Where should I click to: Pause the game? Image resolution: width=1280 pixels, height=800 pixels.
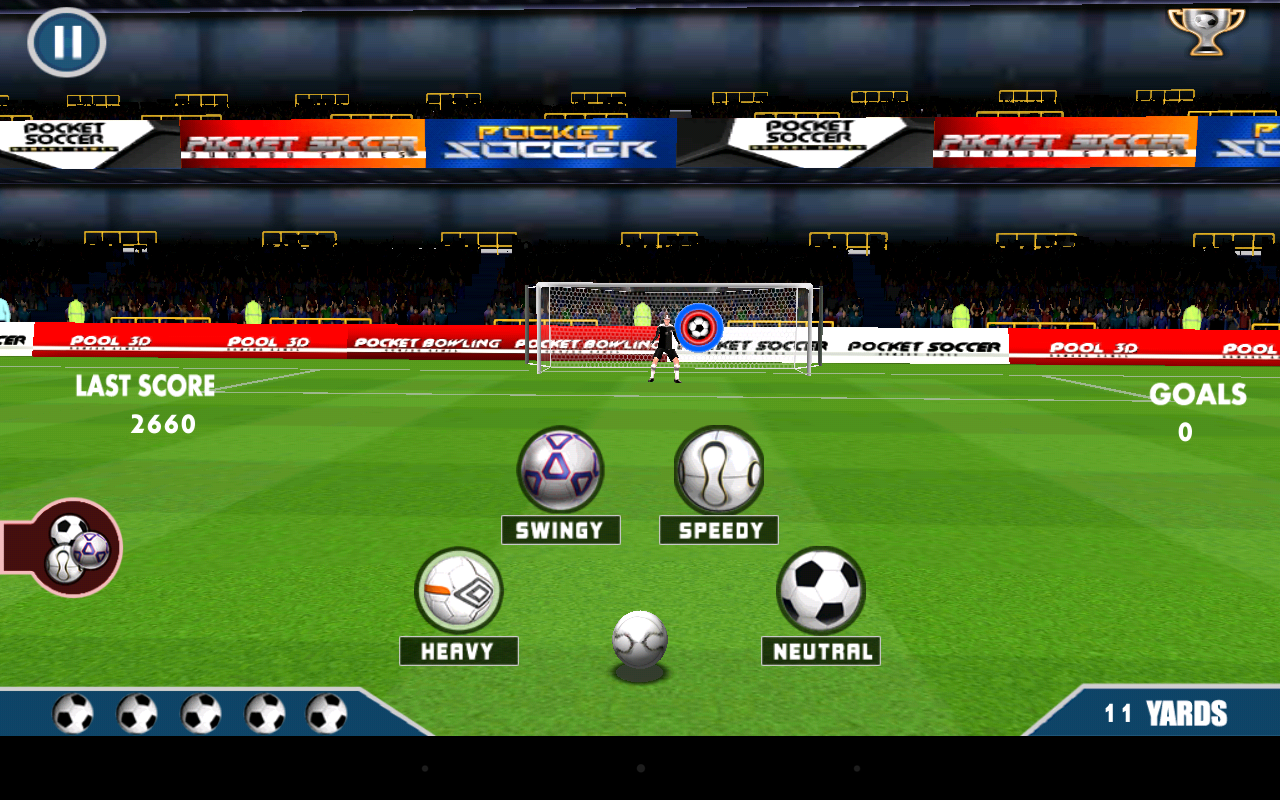(x=66, y=42)
